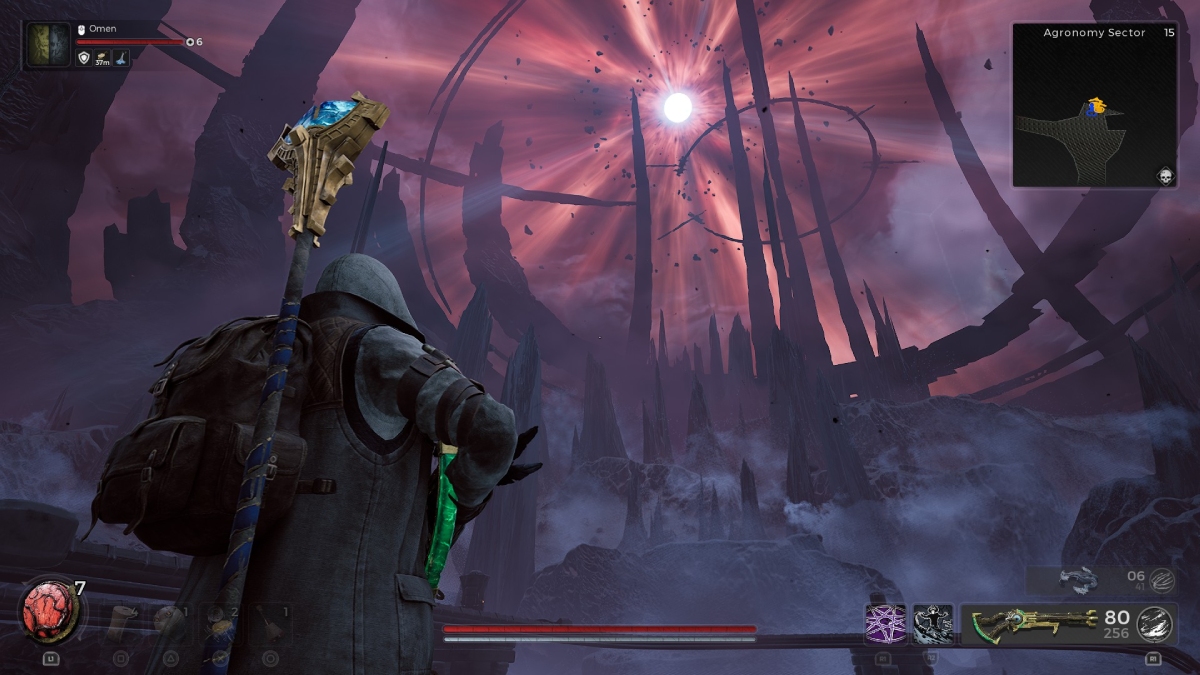Pick the bell-shaped consumable with red base

tap(270, 620)
